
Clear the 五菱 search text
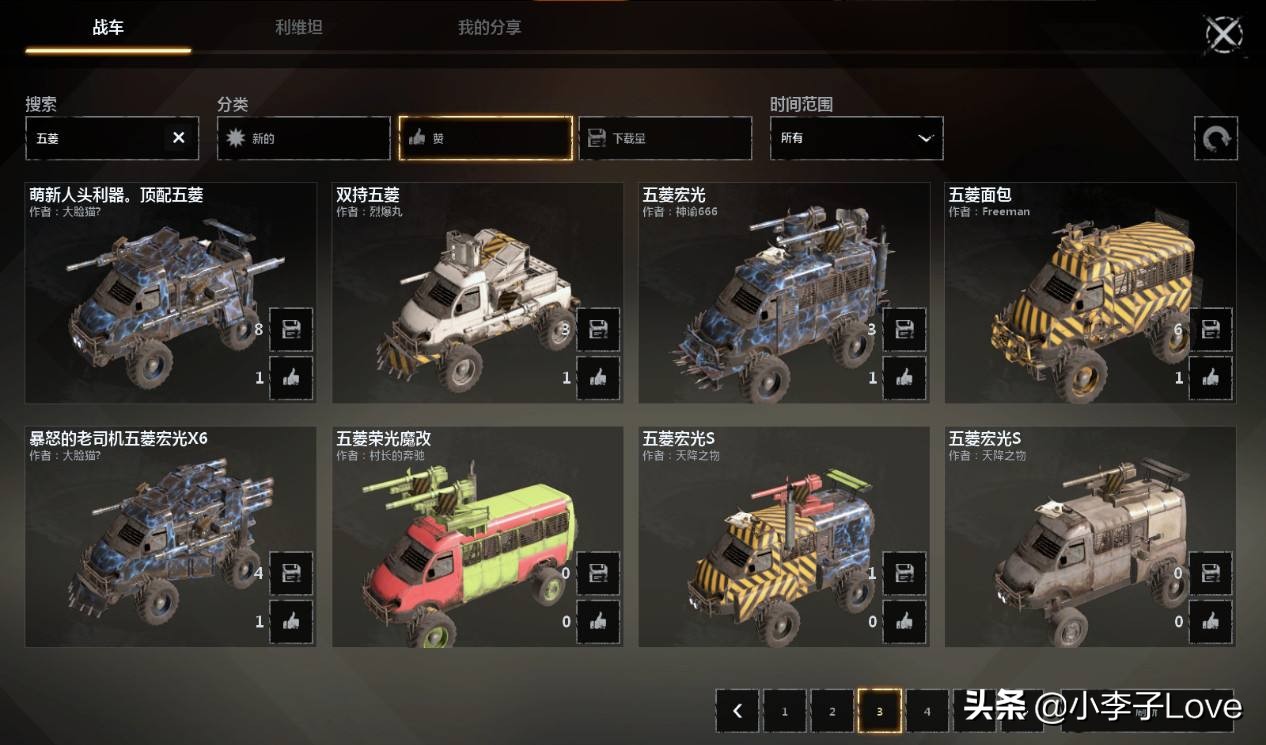tap(179, 138)
